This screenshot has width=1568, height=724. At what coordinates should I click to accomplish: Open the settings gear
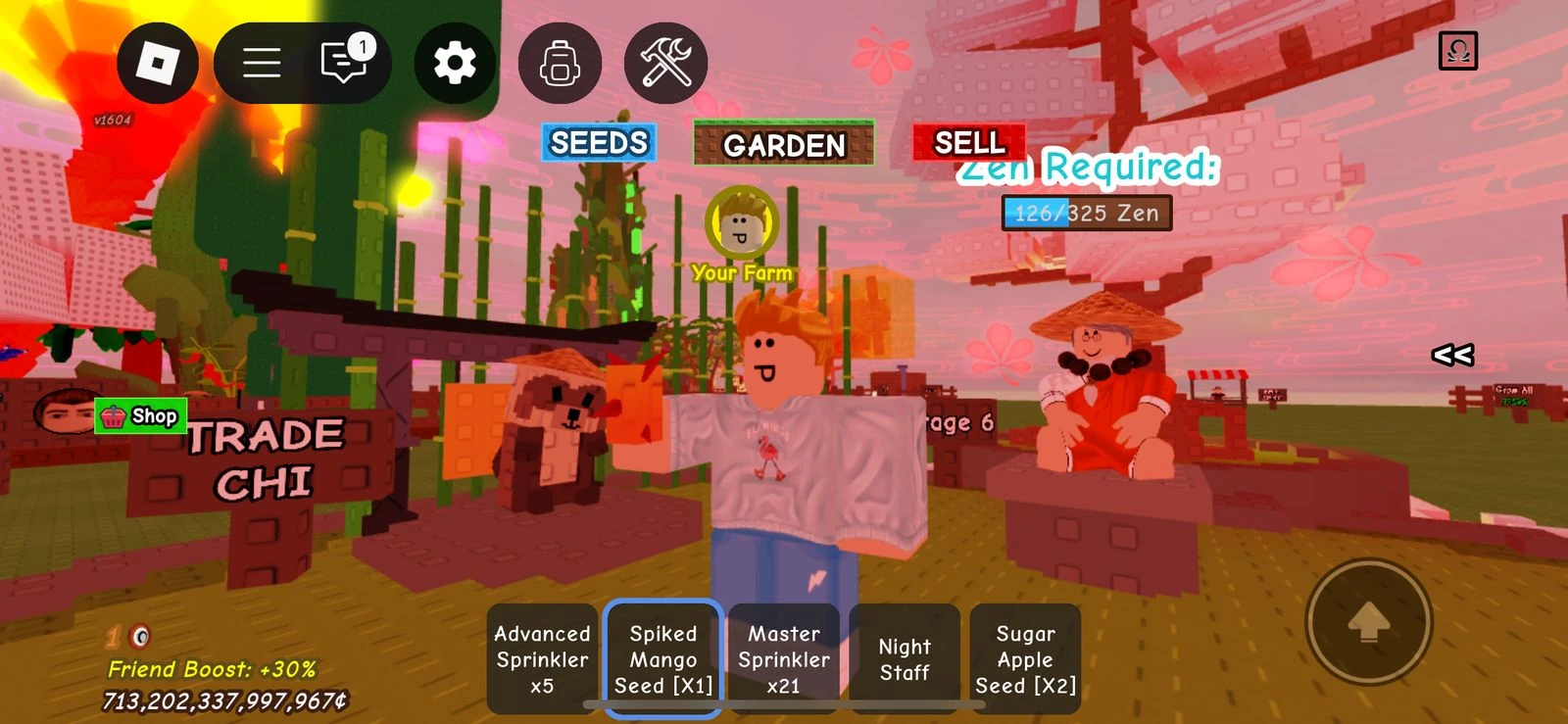coord(453,63)
